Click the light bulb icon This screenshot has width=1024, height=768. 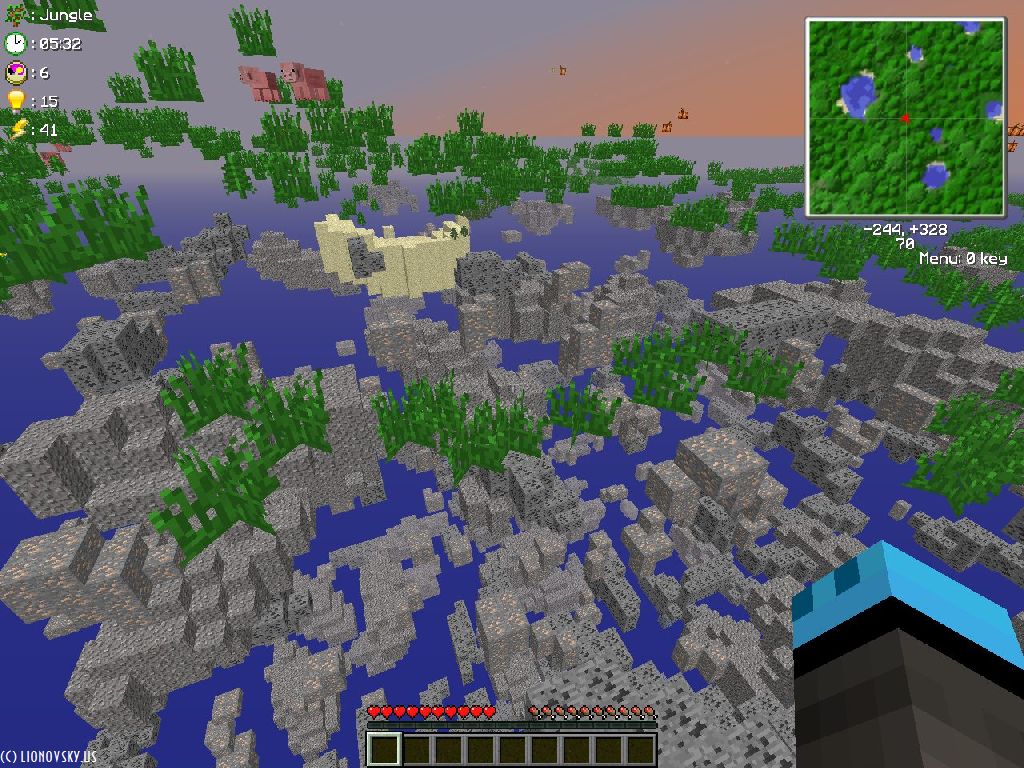click(x=15, y=100)
